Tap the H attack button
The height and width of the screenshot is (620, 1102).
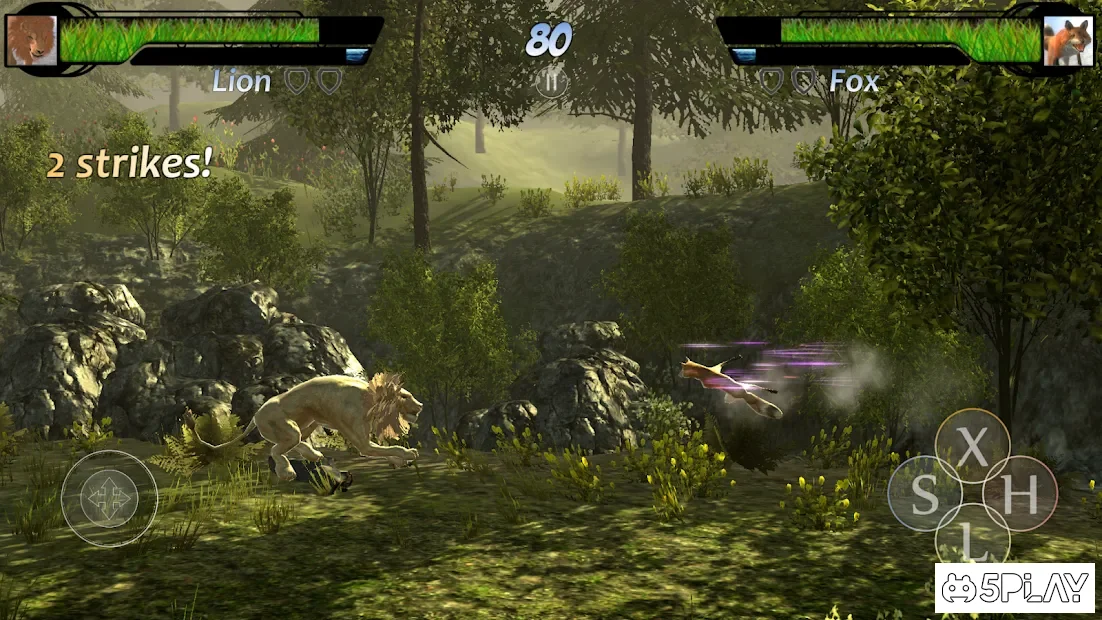click(1020, 494)
